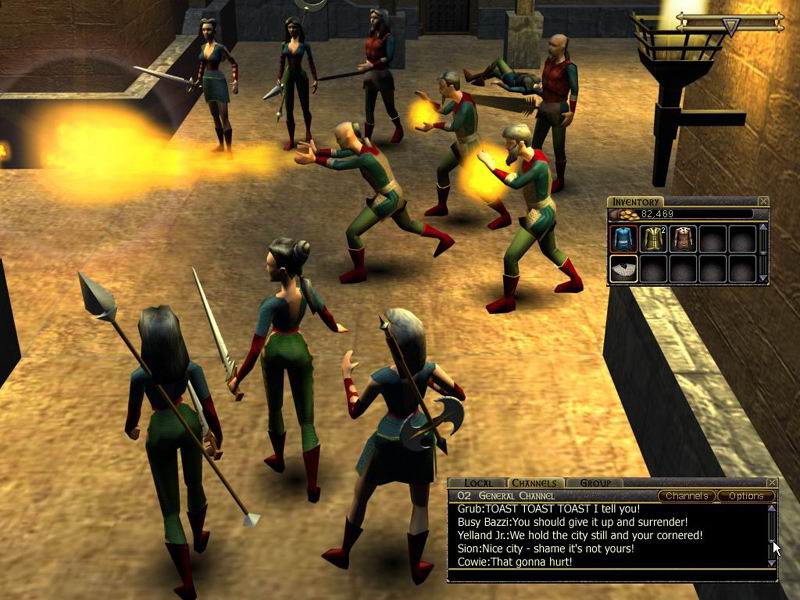Viewport: 800px width, 600px height.
Task: Select the yellow-green jacket stack
Action: coord(653,238)
